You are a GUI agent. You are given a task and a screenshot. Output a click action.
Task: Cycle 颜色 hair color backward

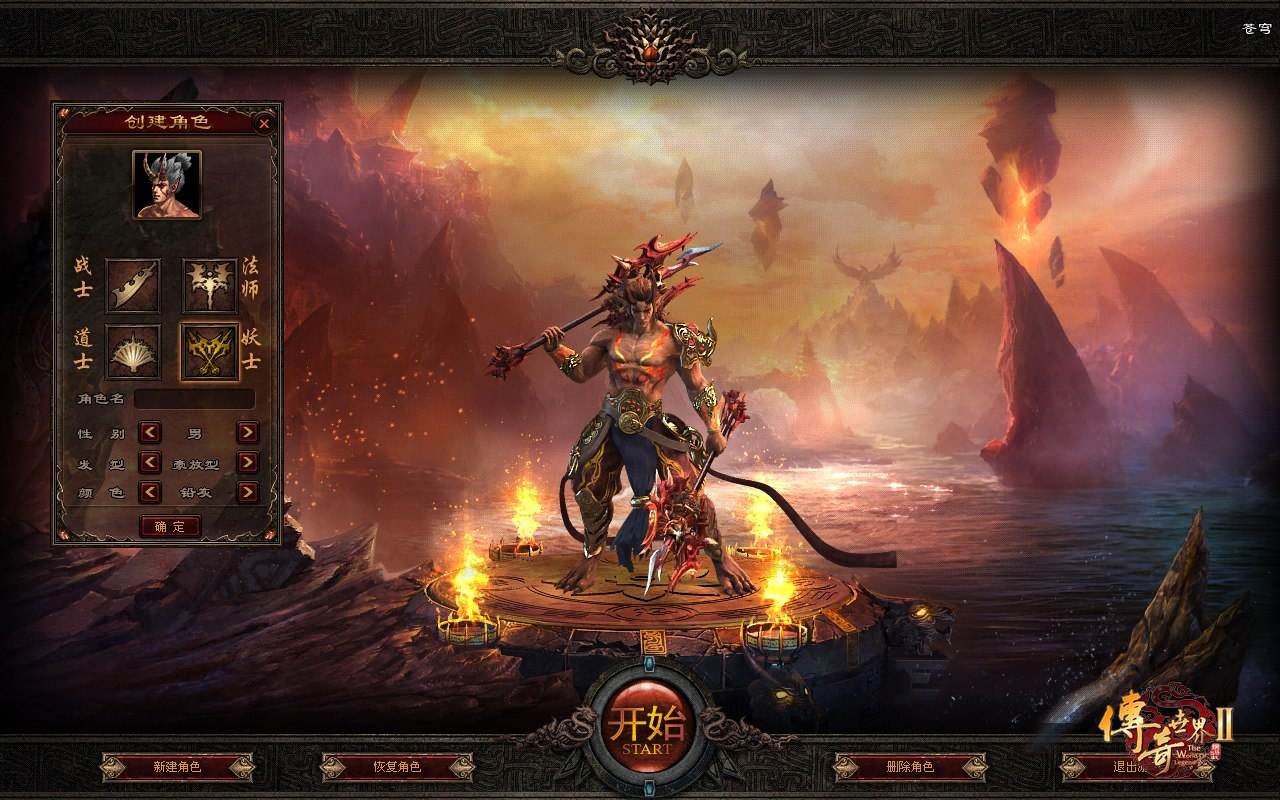[150, 492]
